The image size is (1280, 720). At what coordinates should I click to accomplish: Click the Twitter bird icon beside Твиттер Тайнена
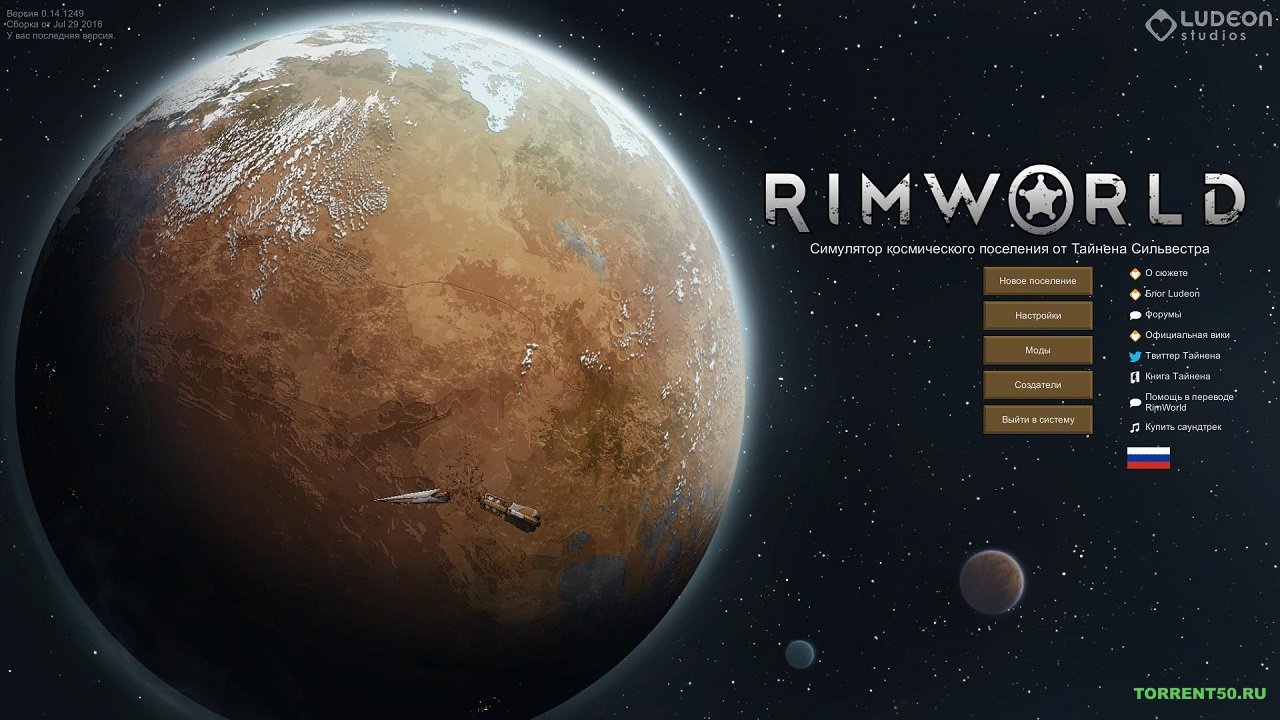pyautogui.click(x=1135, y=356)
